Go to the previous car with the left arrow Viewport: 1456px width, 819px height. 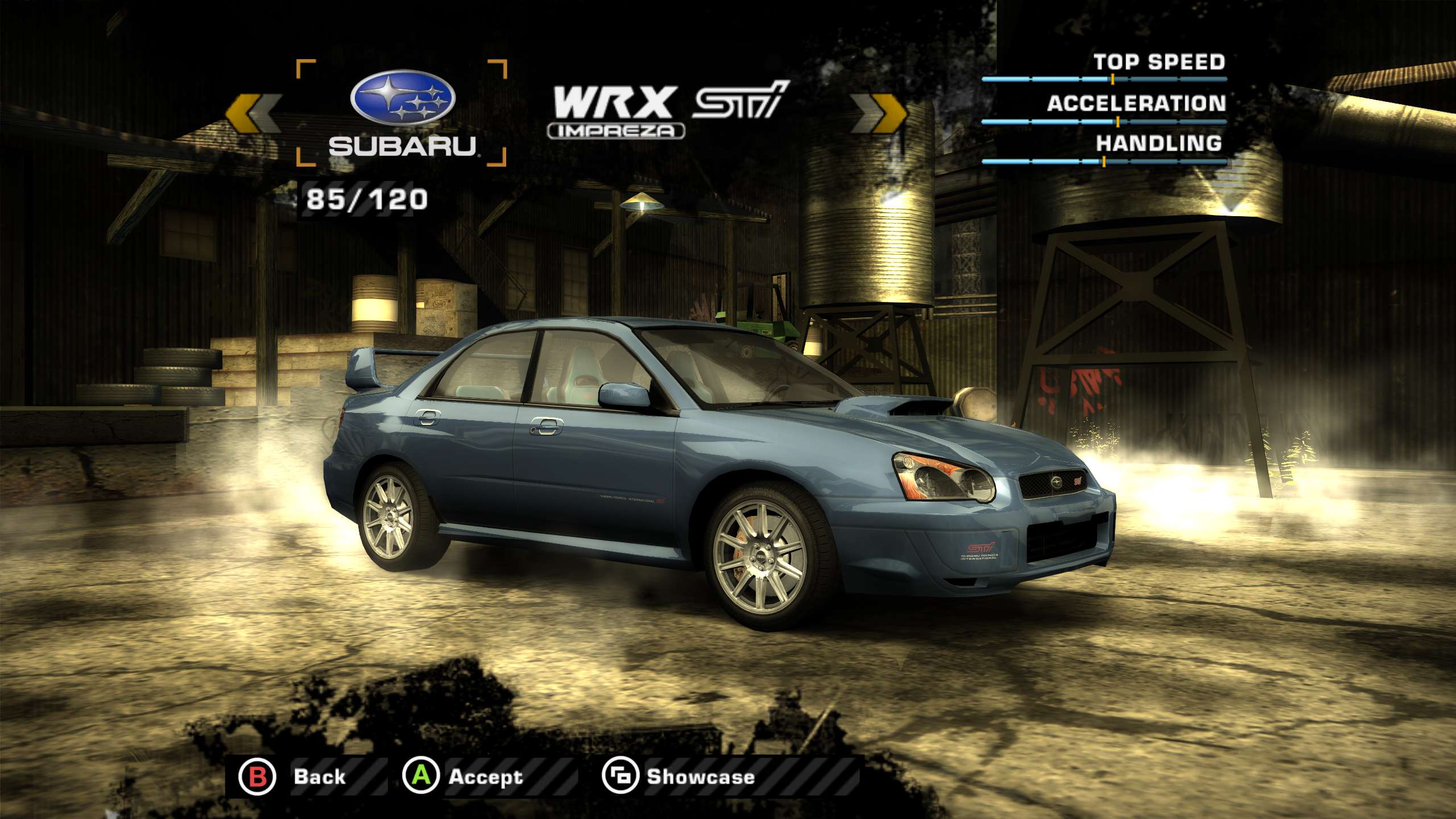pyautogui.click(x=253, y=113)
